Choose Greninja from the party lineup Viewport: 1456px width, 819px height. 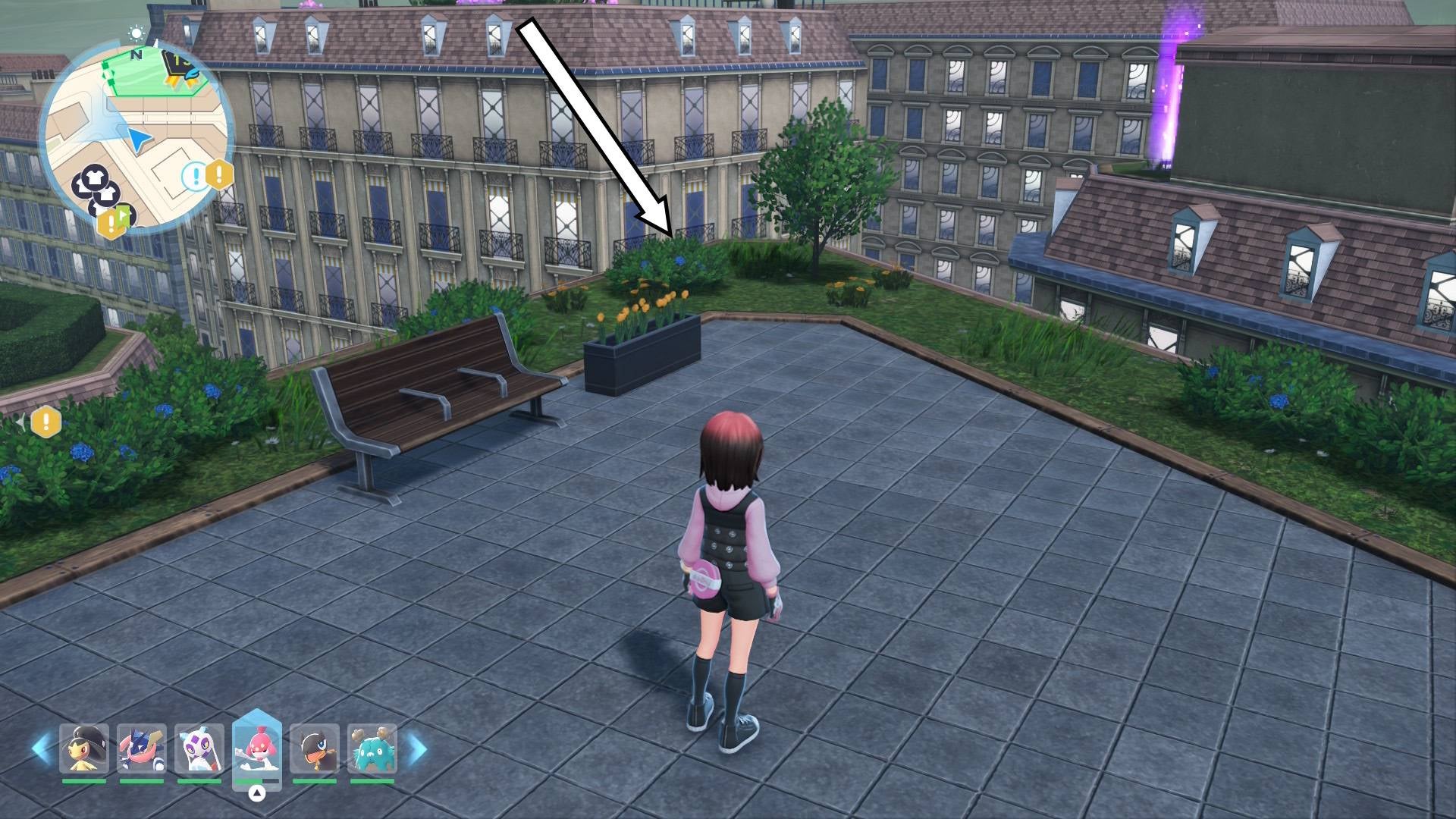[142, 748]
